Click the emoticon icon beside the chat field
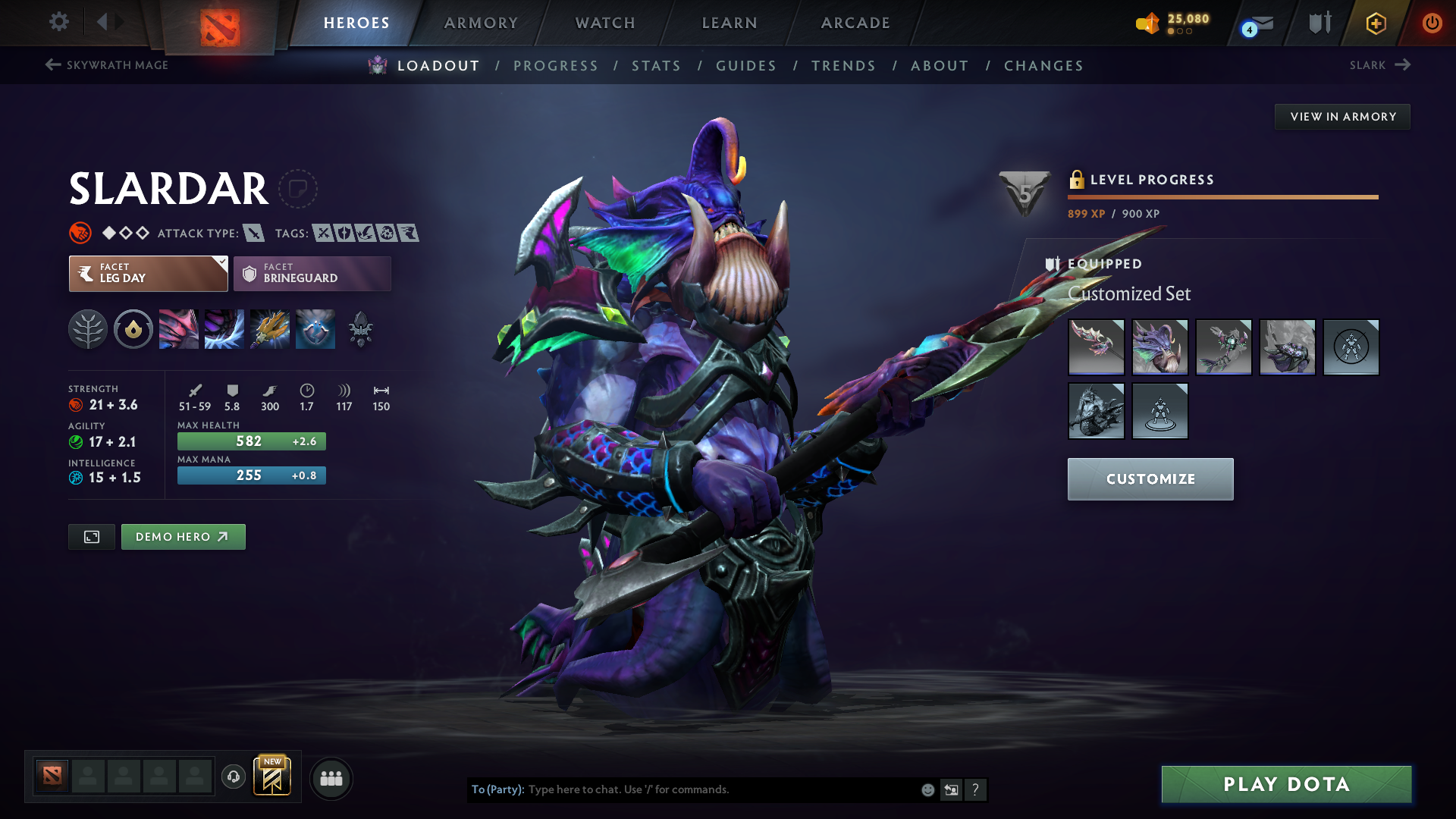Screen dimensions: 1456x819 (927, 789)
